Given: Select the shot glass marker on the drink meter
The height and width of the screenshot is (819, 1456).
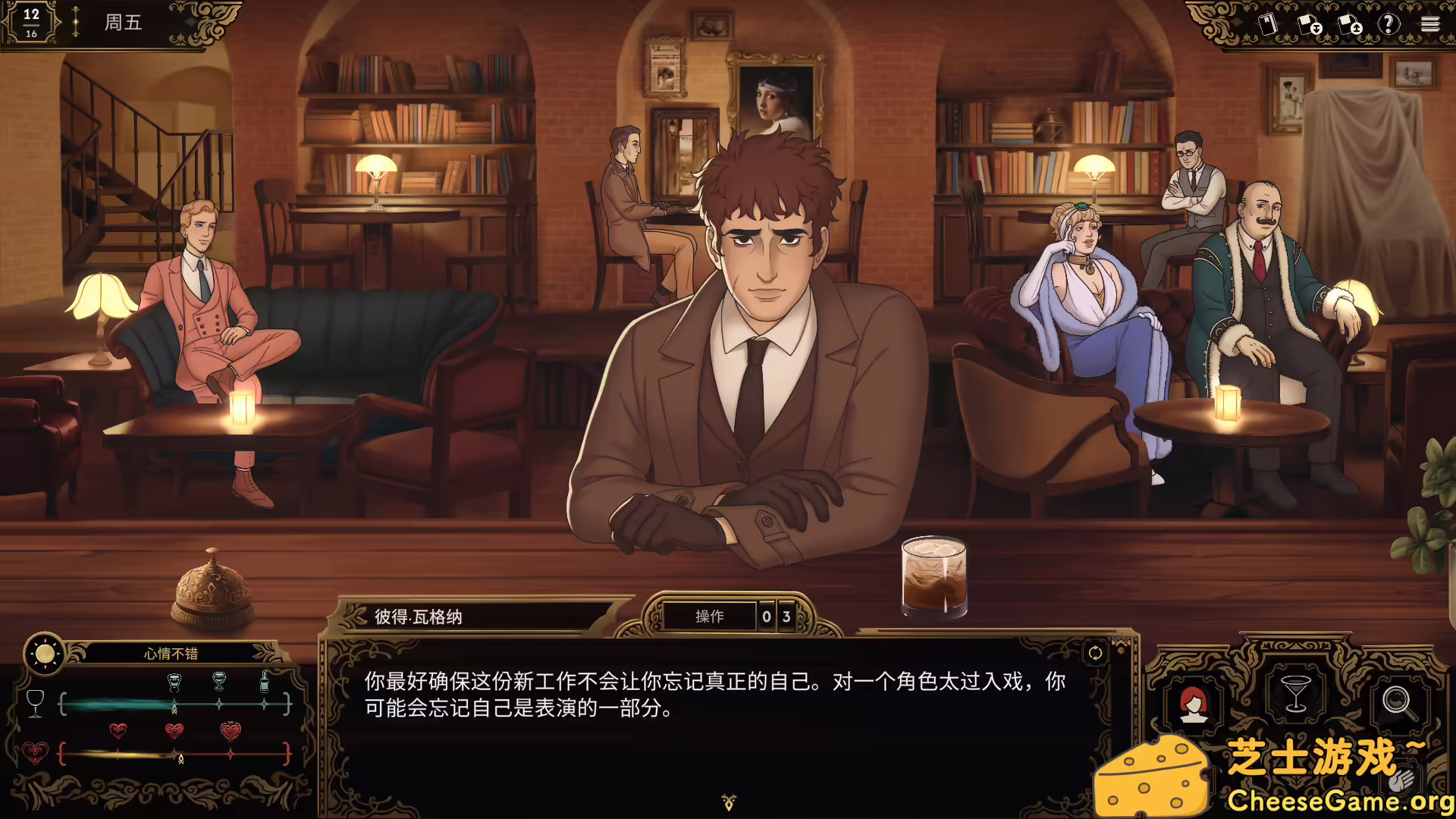Looking at the screenshot, I should point(174,682).
